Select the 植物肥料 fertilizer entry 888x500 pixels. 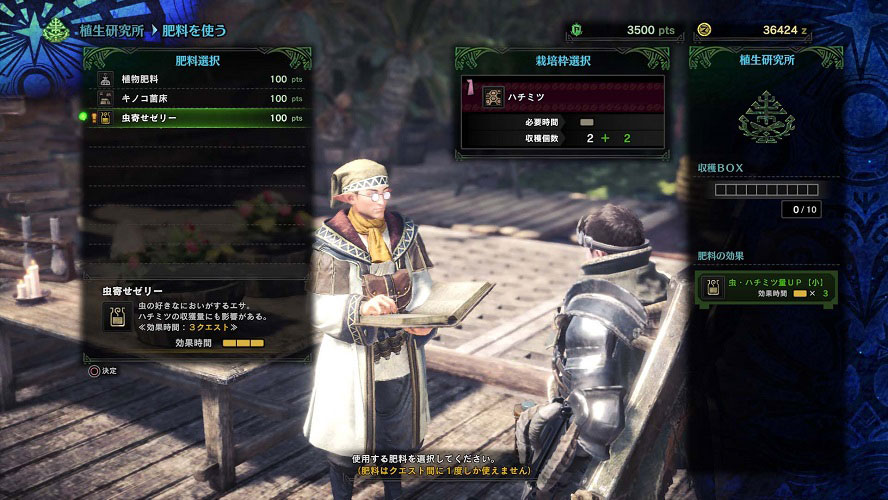pyautogui.click(x=198, y=79)
